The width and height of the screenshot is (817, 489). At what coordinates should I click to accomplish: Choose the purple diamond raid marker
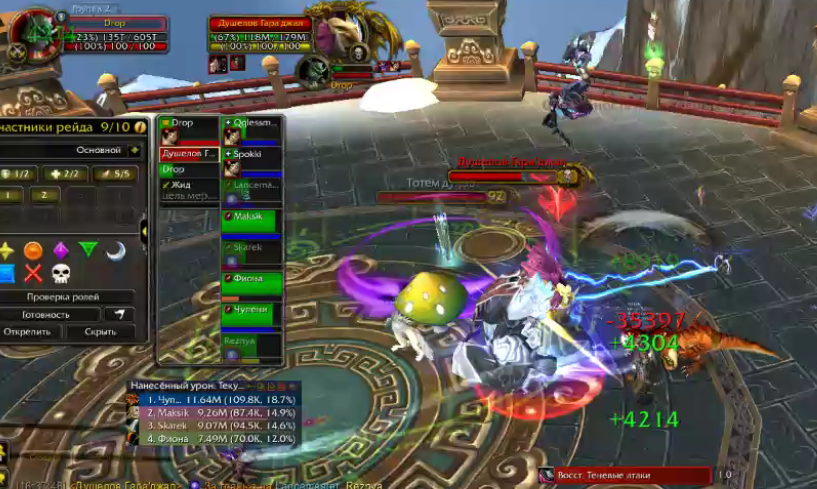point(61,250)
